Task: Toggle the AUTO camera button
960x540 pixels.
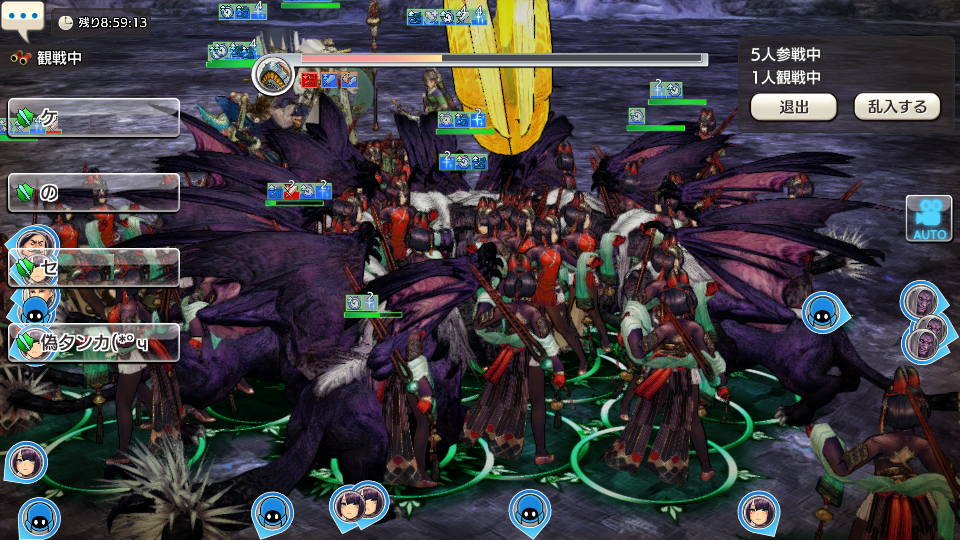Action: click(x=927, y=218)
